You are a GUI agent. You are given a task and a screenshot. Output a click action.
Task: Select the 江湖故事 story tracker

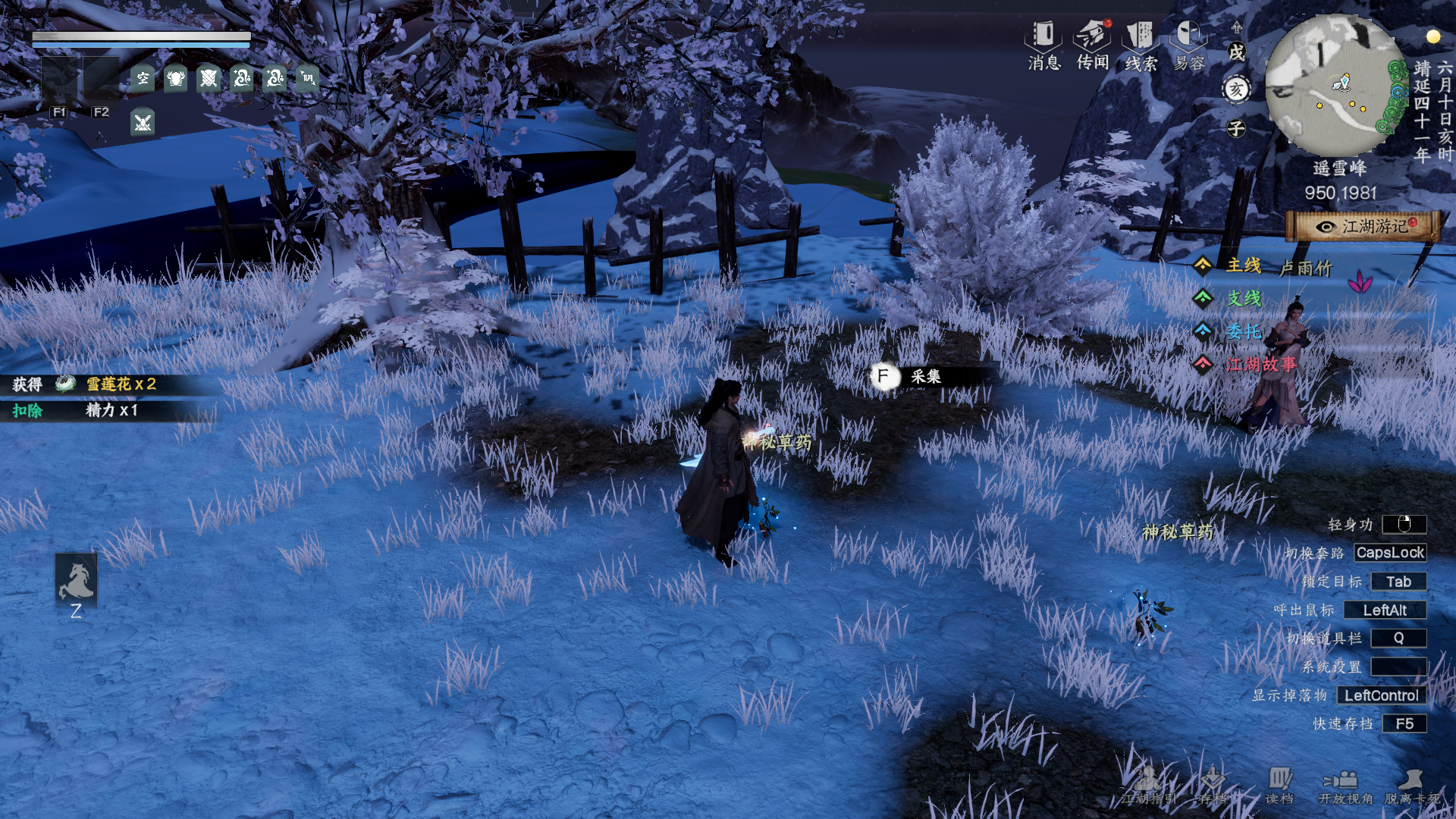coord(1259,365)
